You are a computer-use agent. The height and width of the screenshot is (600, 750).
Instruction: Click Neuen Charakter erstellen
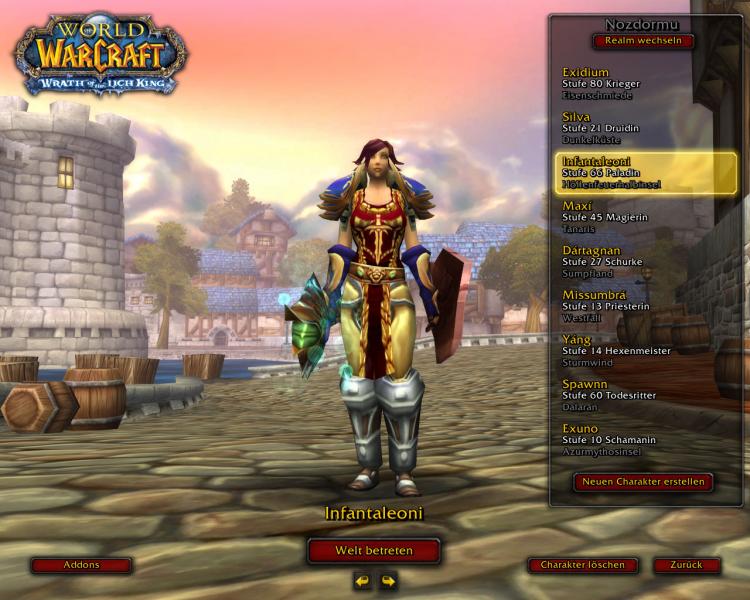644,482
